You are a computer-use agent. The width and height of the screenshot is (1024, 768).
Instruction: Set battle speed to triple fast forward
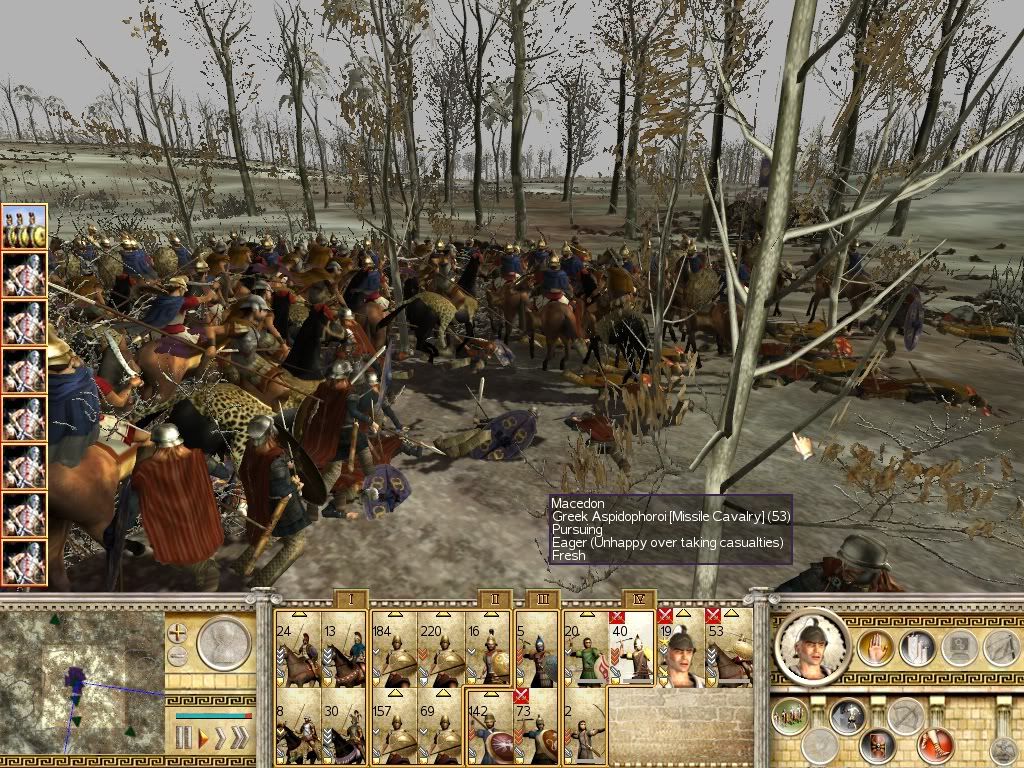240,739
